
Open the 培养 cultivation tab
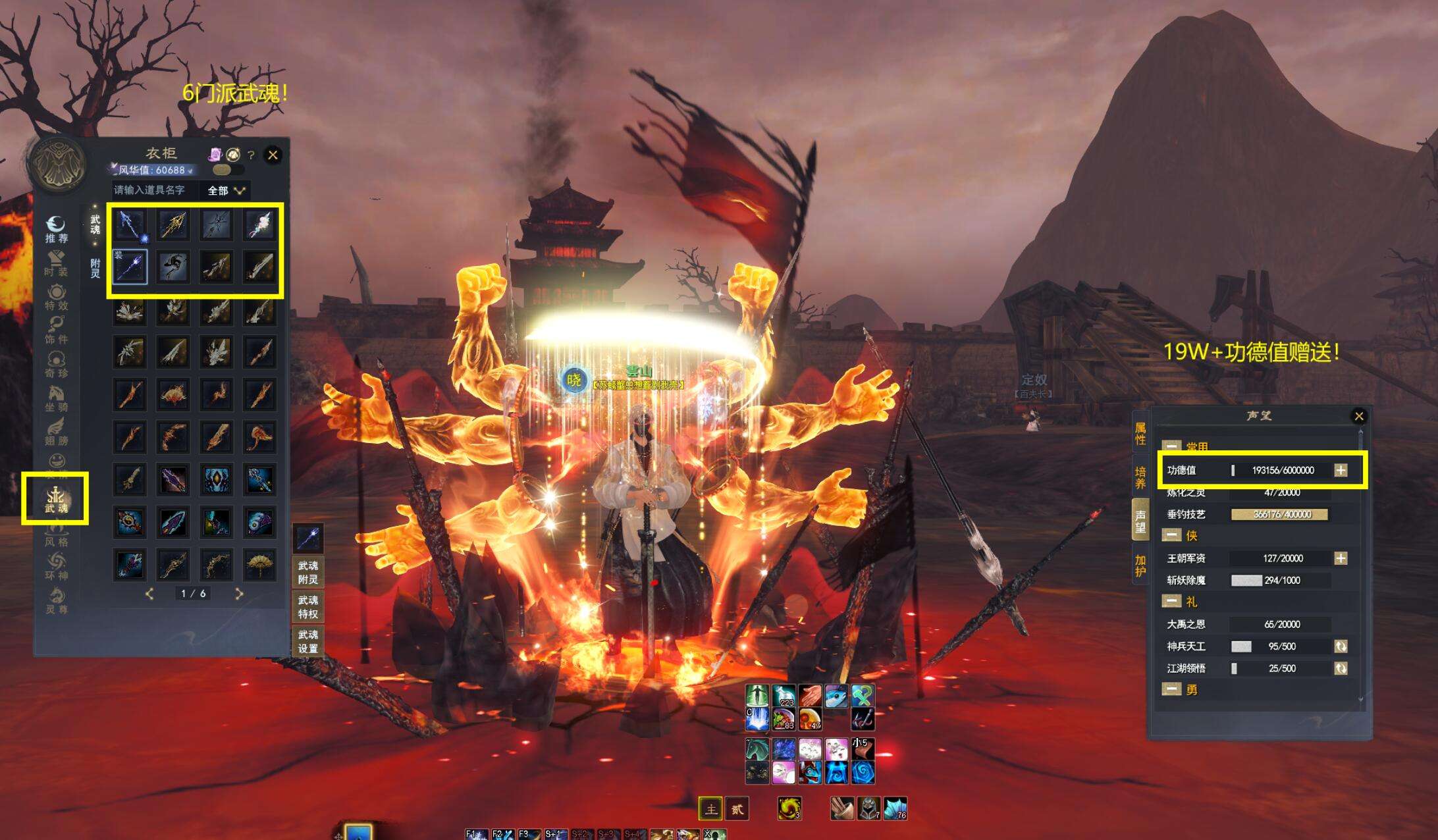point(1140,477)
